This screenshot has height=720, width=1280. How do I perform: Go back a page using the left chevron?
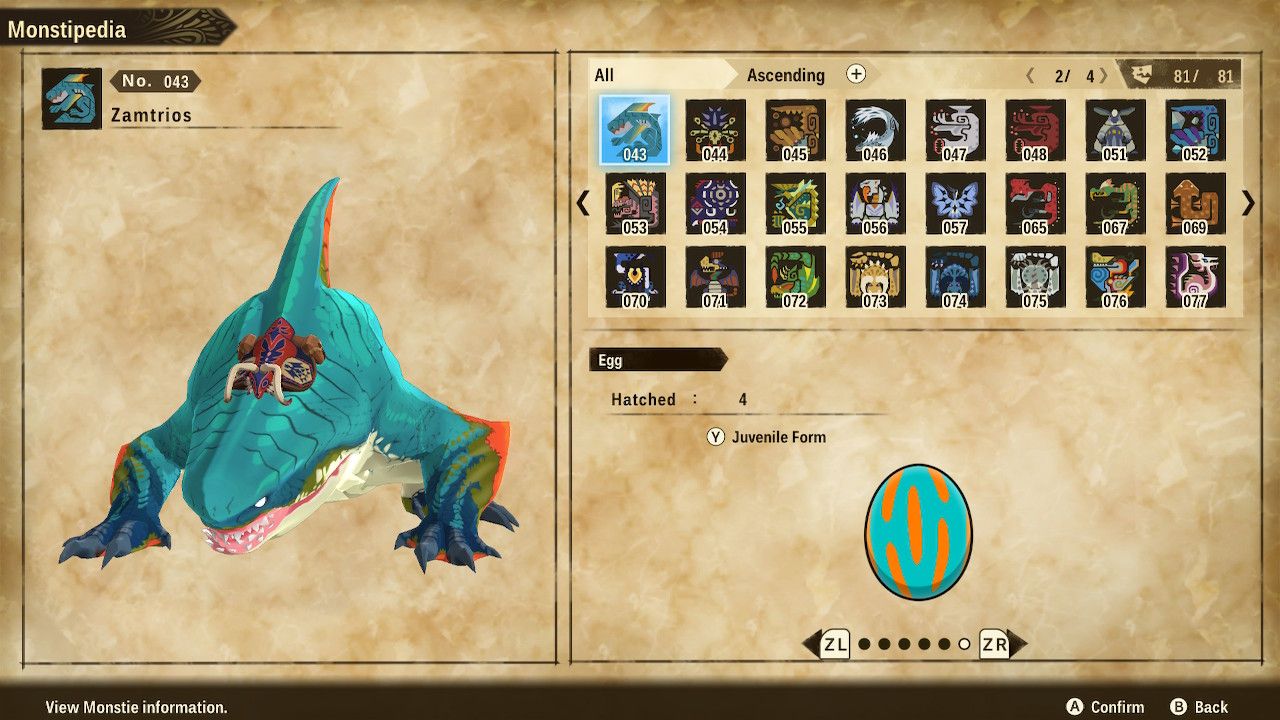coord(583,203)
